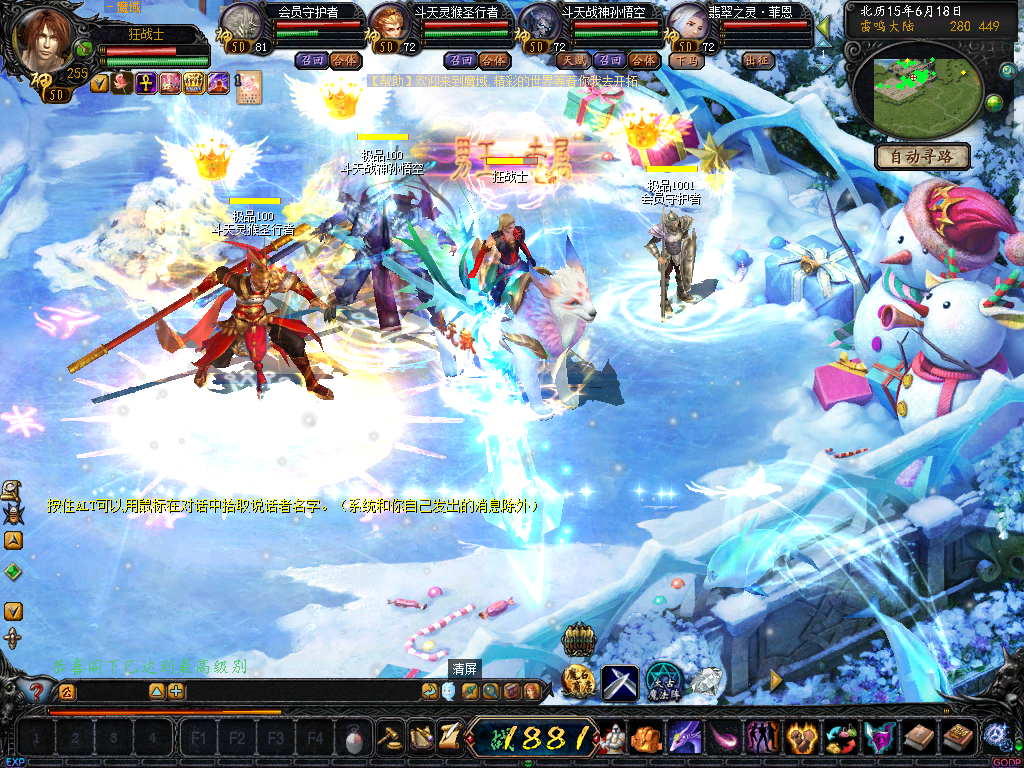
Task: Click the rose buff icon under the player bars
Action: click(122, 83)
